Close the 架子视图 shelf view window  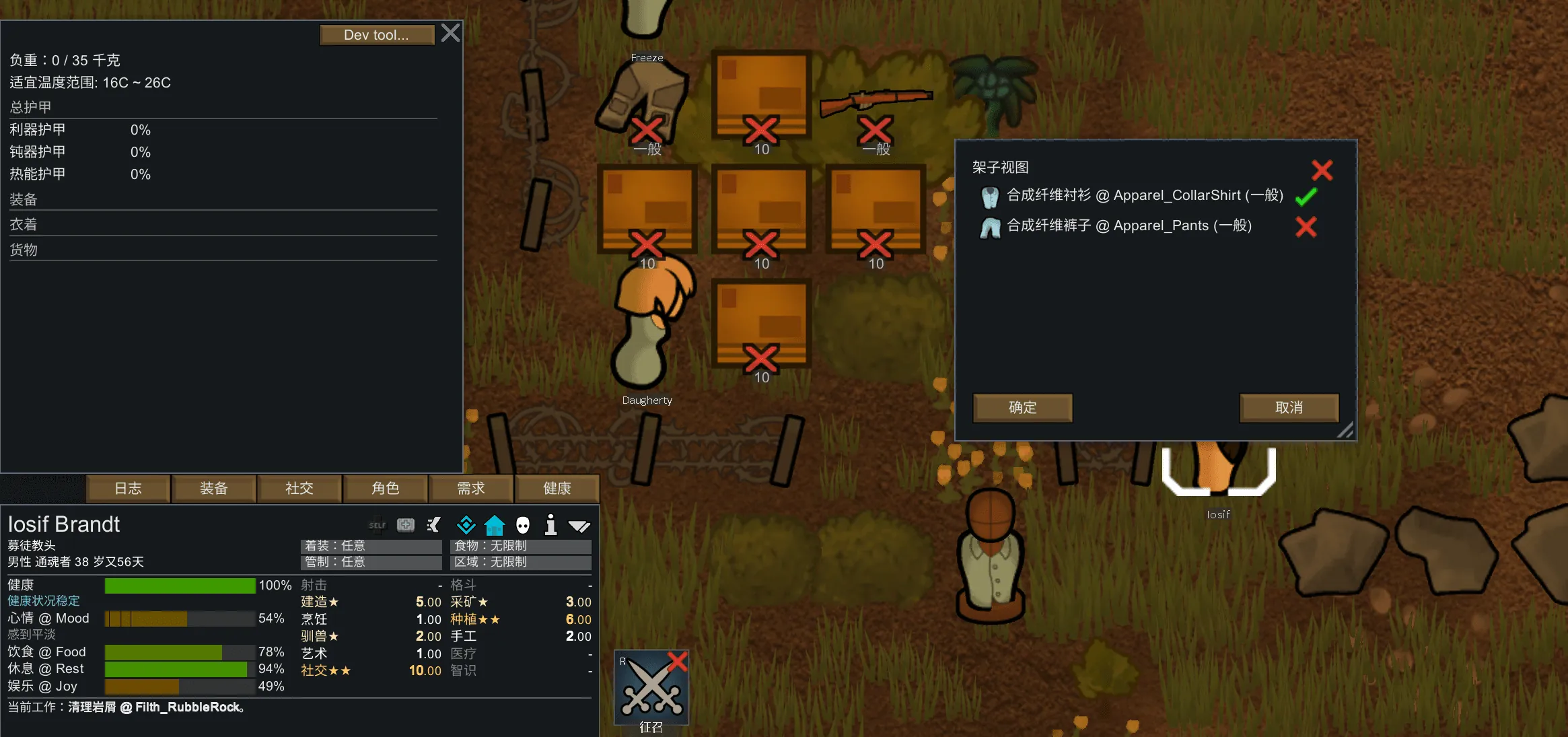coord(1322,170)
